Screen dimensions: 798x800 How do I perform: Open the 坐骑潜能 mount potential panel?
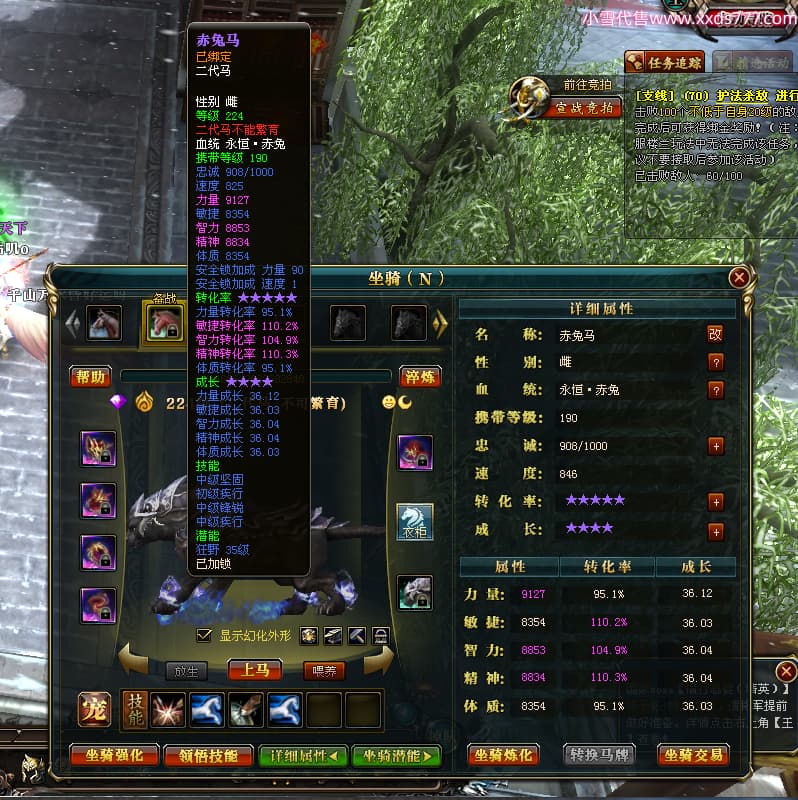click(396, 756)
